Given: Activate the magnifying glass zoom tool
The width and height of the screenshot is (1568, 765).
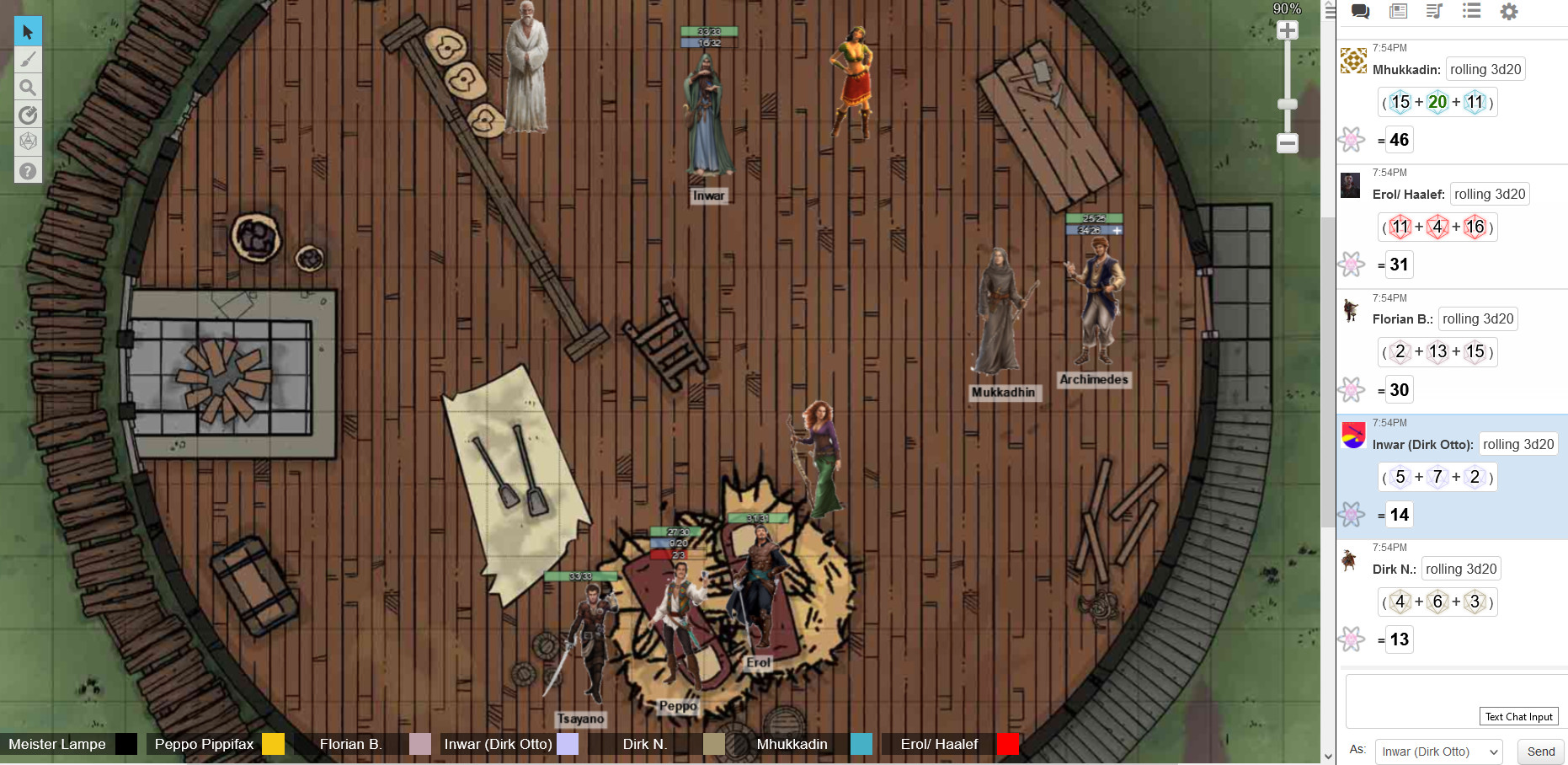Looking at the screenshot, I should click(28, 87).
